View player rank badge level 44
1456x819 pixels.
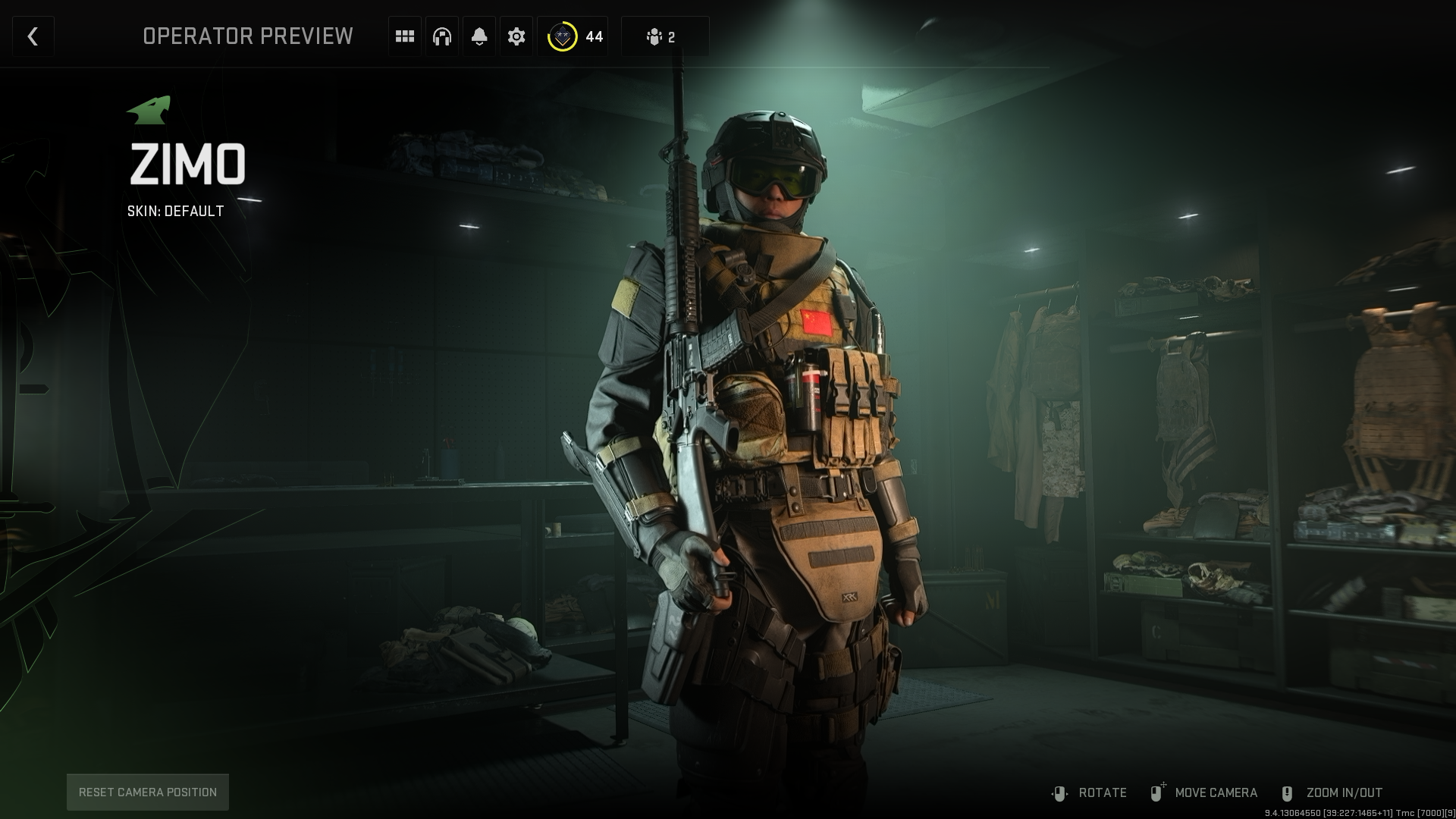[573, 36]
